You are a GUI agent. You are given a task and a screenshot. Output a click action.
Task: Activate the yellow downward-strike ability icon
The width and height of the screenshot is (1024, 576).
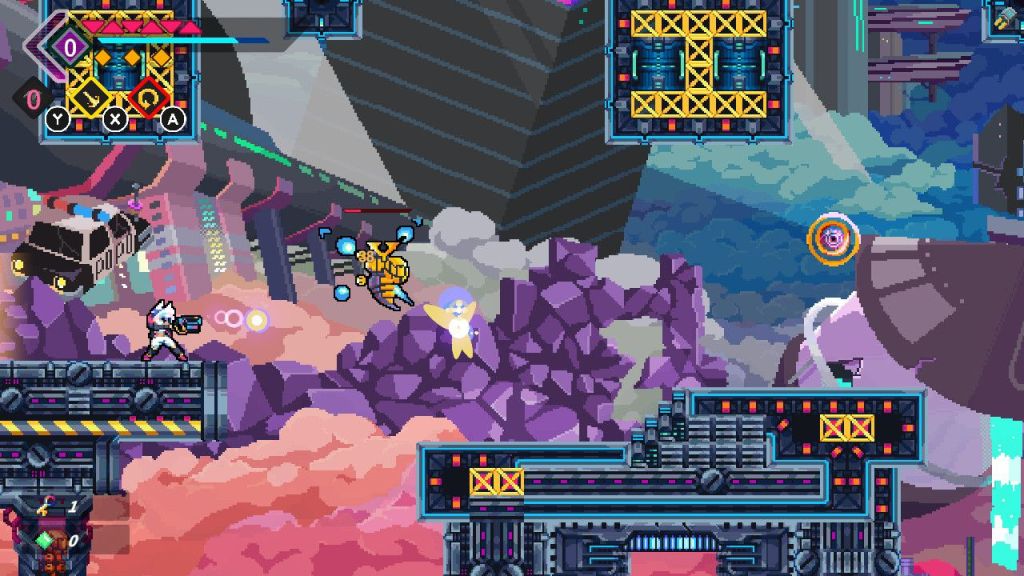pos(95,95)
